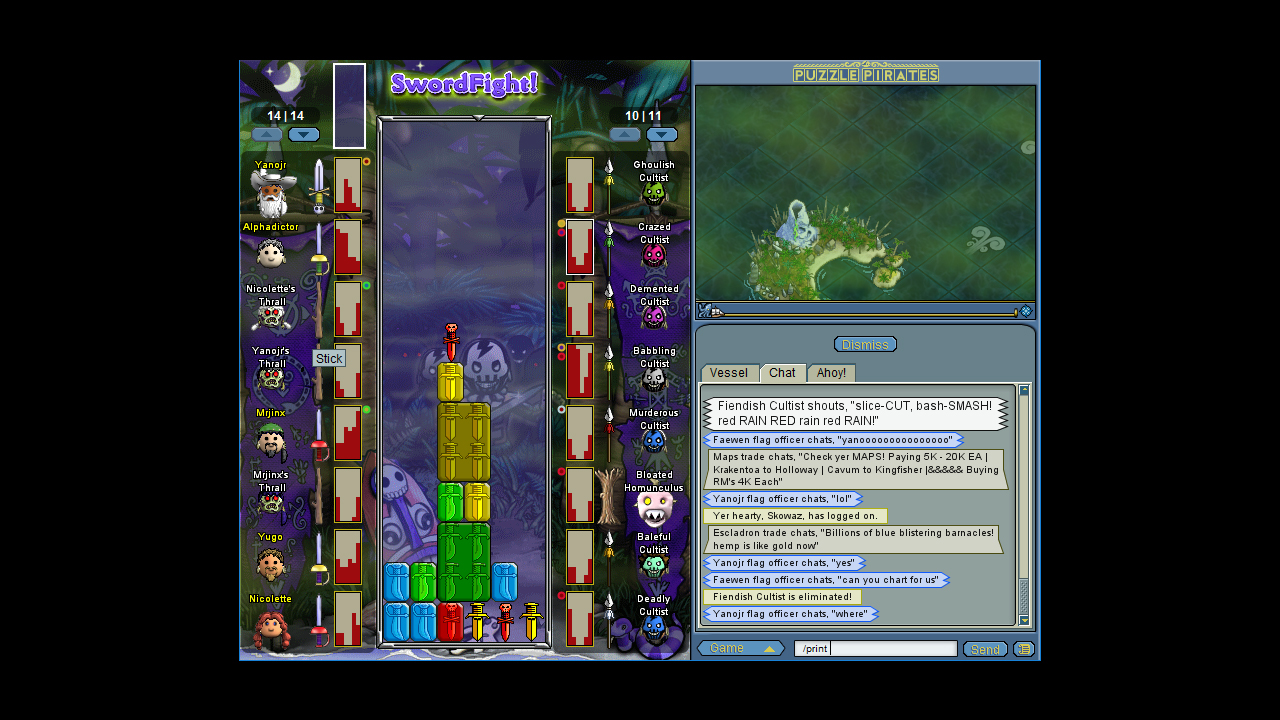Expand the Game menu
The height and width of the screenshot is (720, 1280).
click(x=740, y=648)
